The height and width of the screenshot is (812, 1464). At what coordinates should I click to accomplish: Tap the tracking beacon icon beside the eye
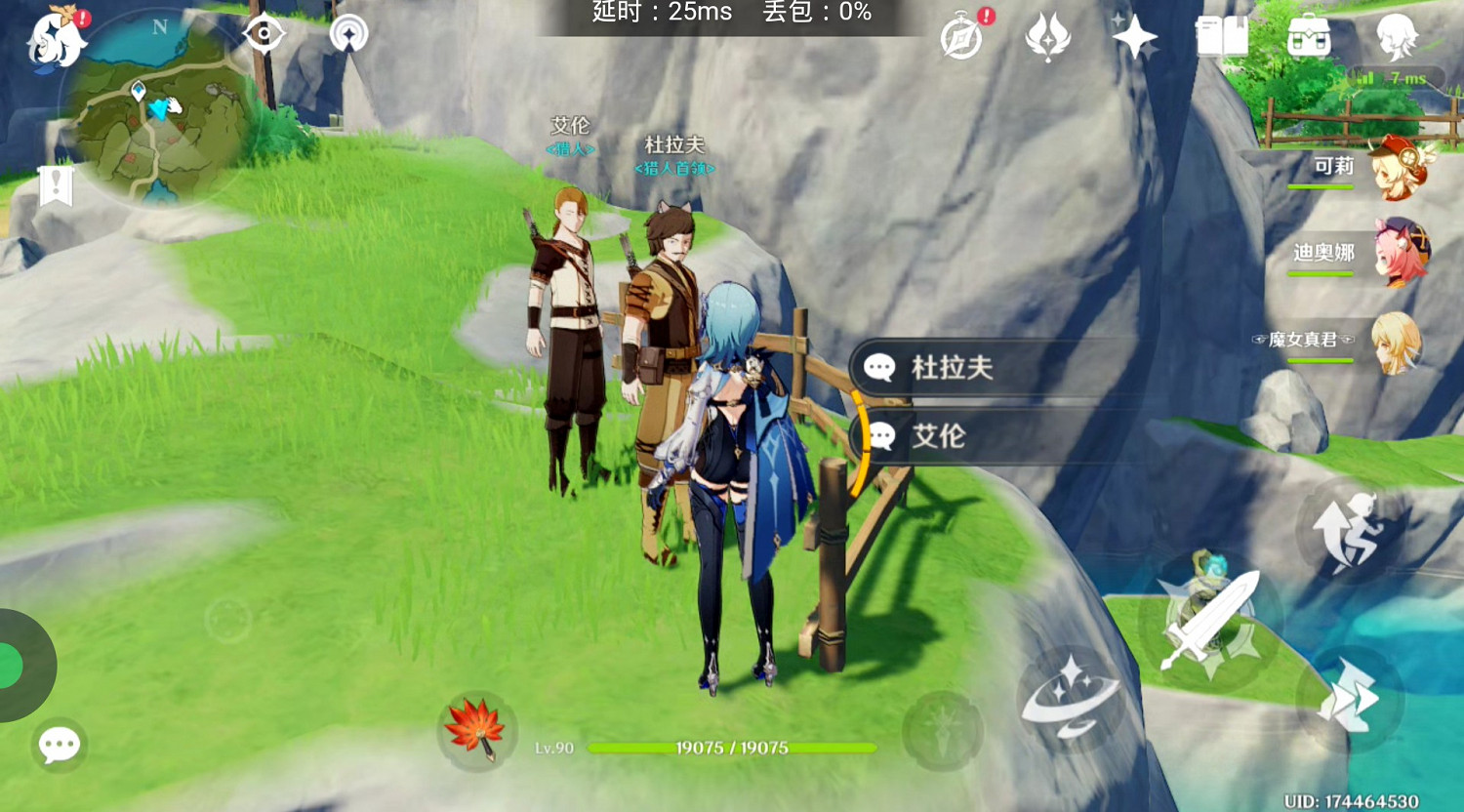pos(348,32)
